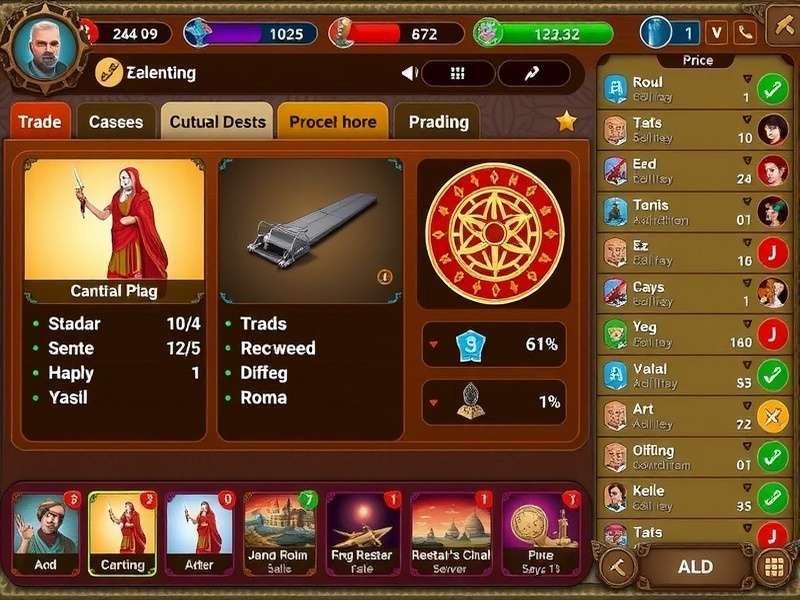
Task: Choose the Carting card in bottom row
Action: pyautogui.click(x=122, y=535)
